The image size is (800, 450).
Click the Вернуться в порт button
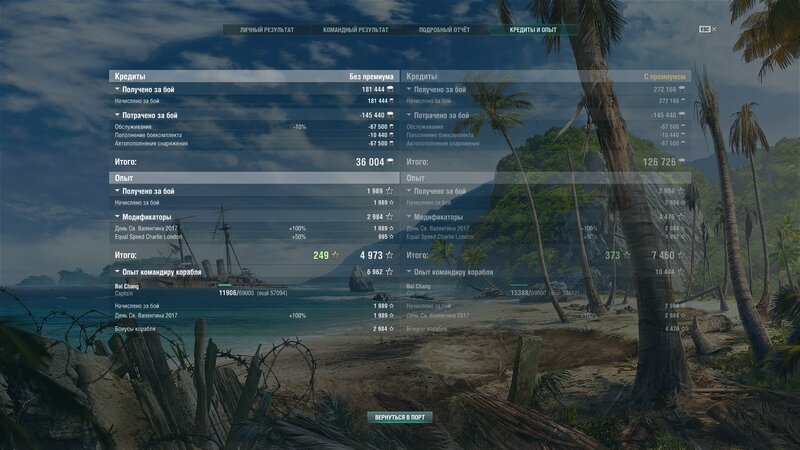tap(399, 416)
